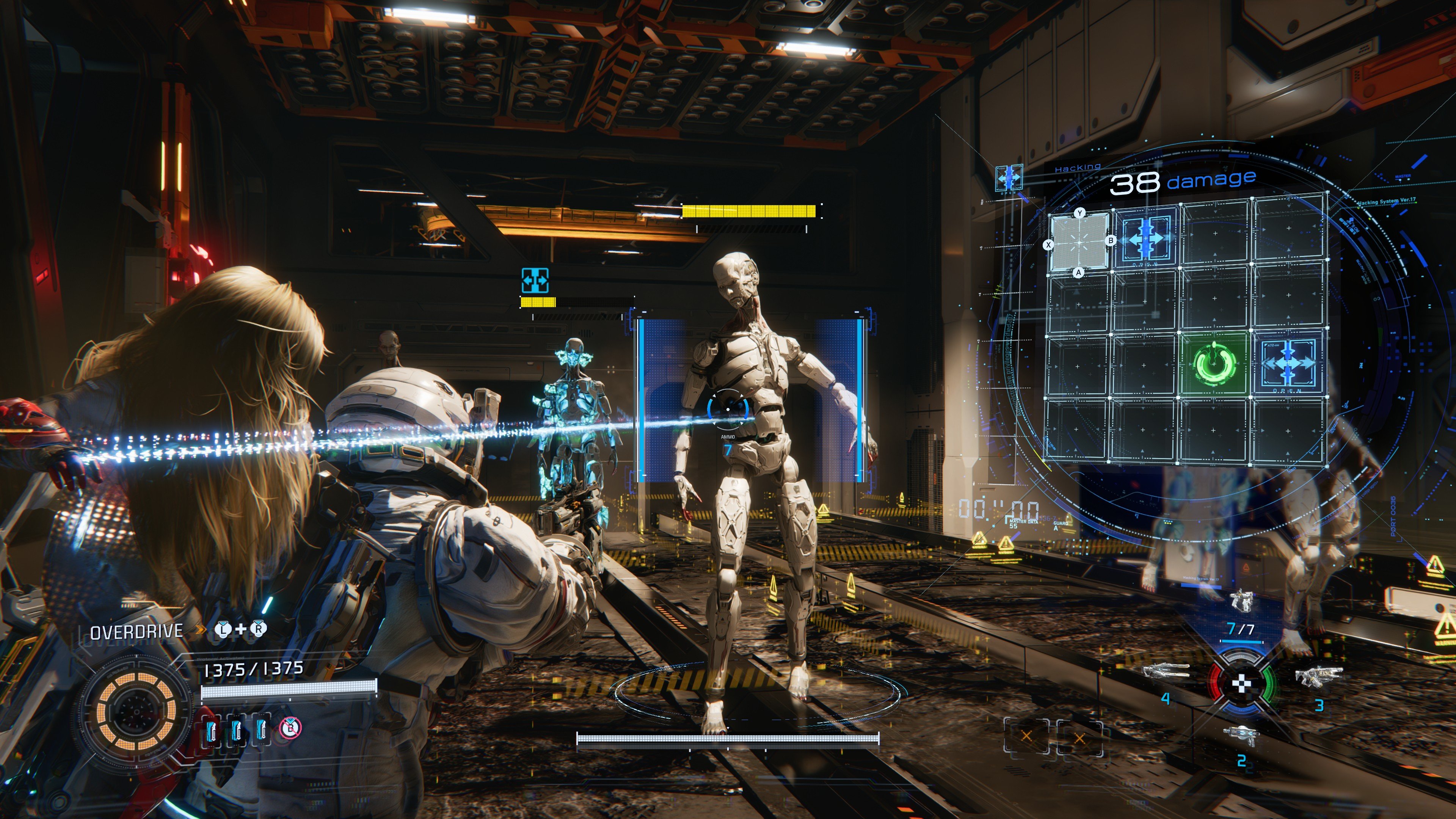The width and height of the screenshot is (1456, 819).
Task: Click the center of the weapon selector wheel
Action: [1241, 684]
